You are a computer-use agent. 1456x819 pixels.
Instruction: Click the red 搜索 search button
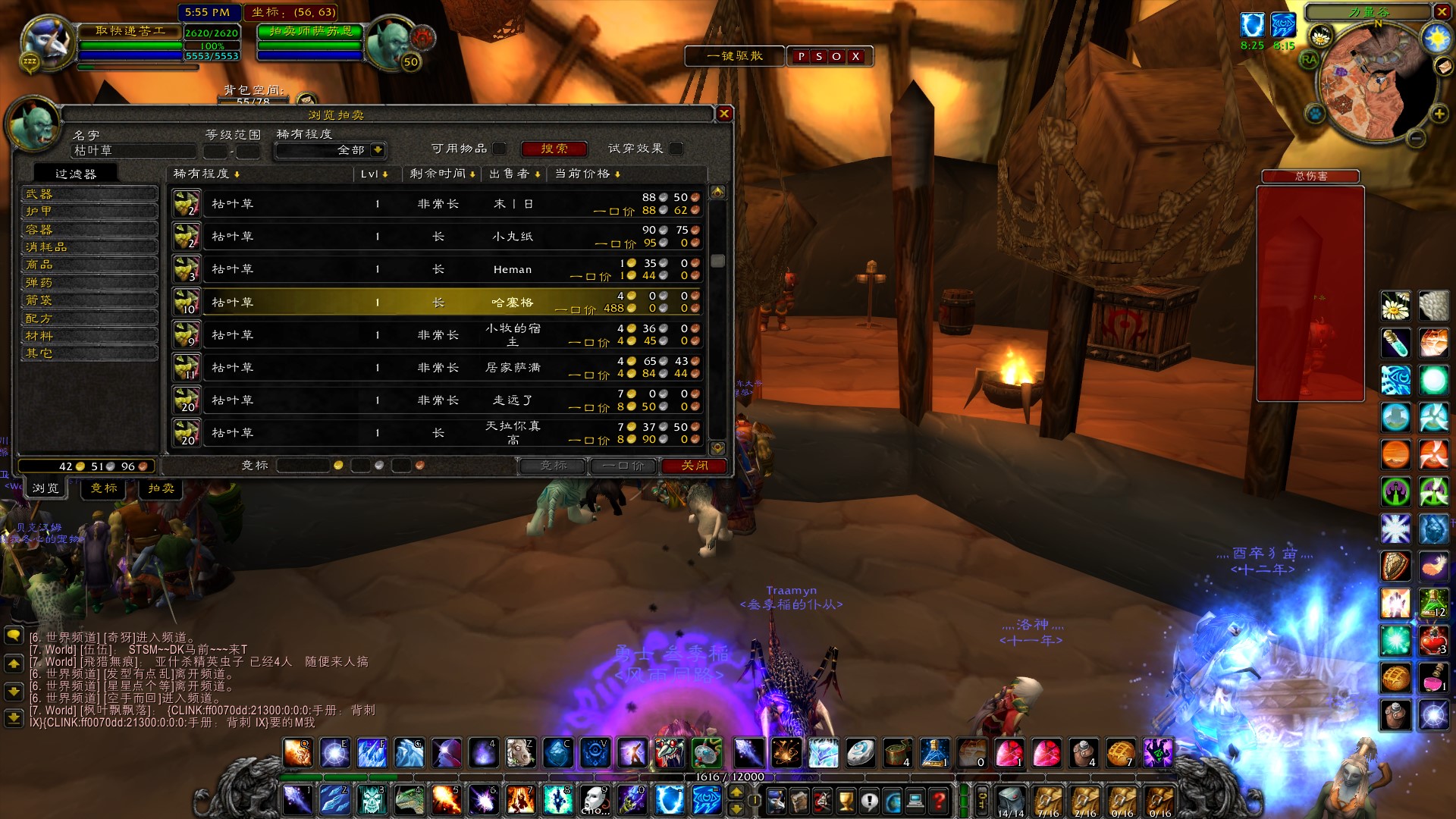pos(554,149)
